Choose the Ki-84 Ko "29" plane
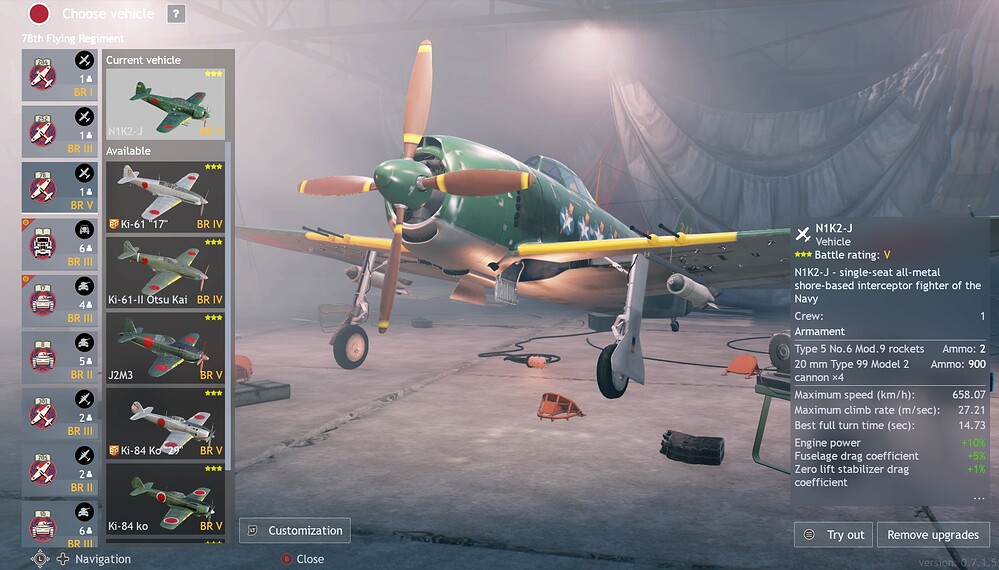The width and height of the screenshot is (999, 570). click(x=165, y=422)
